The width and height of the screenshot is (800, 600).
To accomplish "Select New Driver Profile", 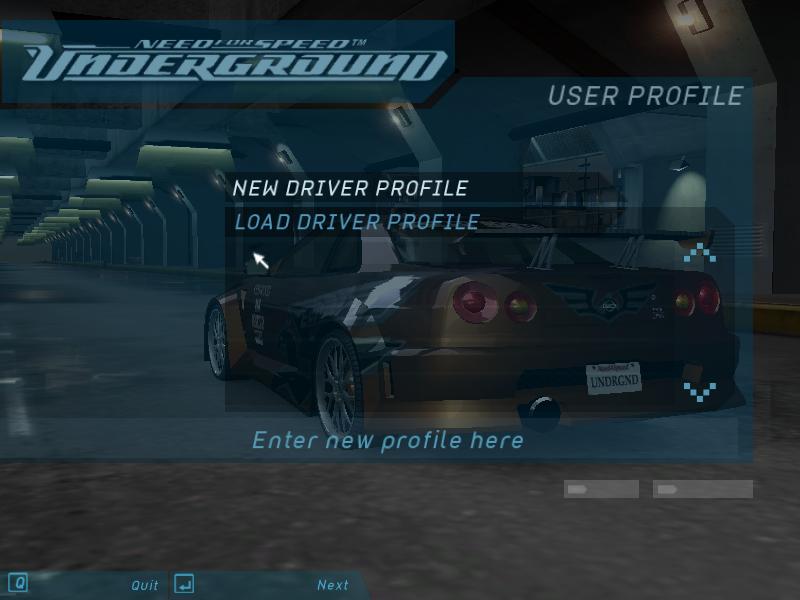I will [x=350, y=188].
